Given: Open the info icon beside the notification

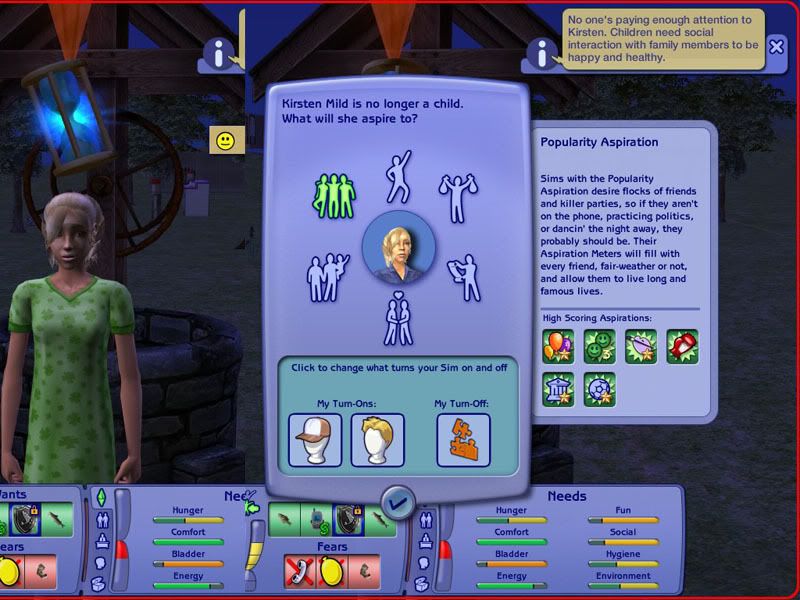Looking at the screenshot, I should coord(543,53).
